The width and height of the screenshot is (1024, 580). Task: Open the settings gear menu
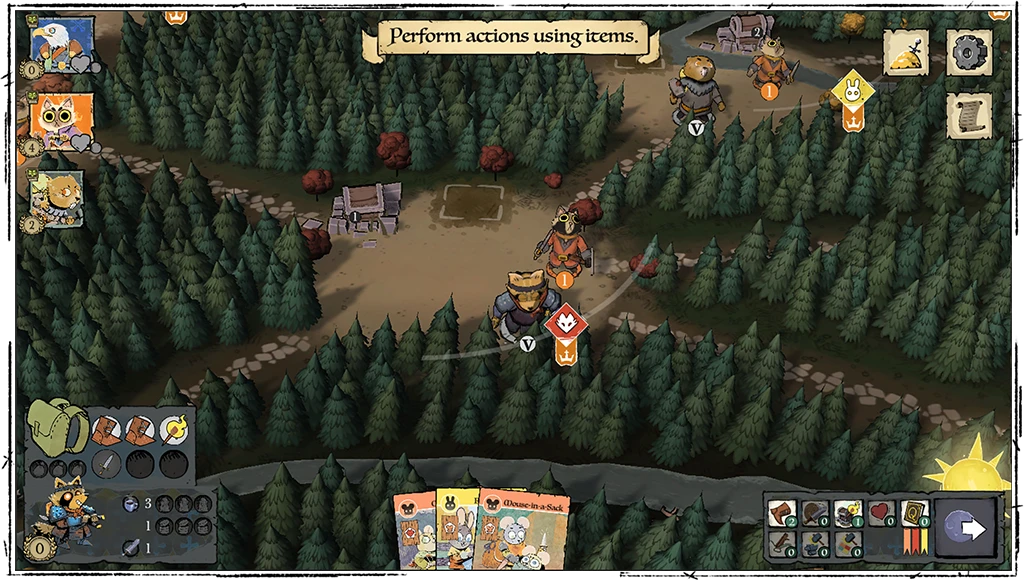coord(968,52)
